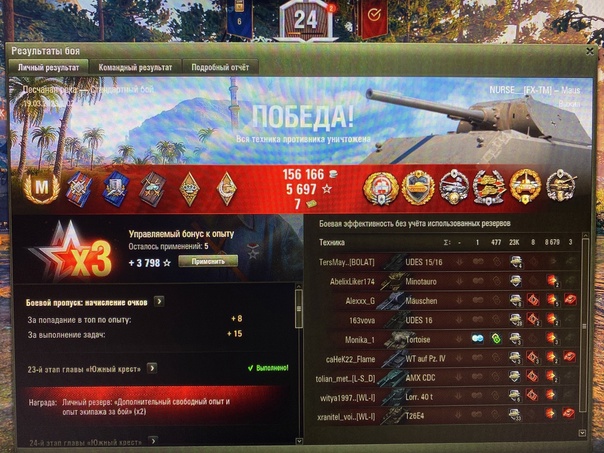This screenshot has height=453, width=604.
Task: Select the witya1997 Lorr. 40 t row
Action: (x=440, y=395)
